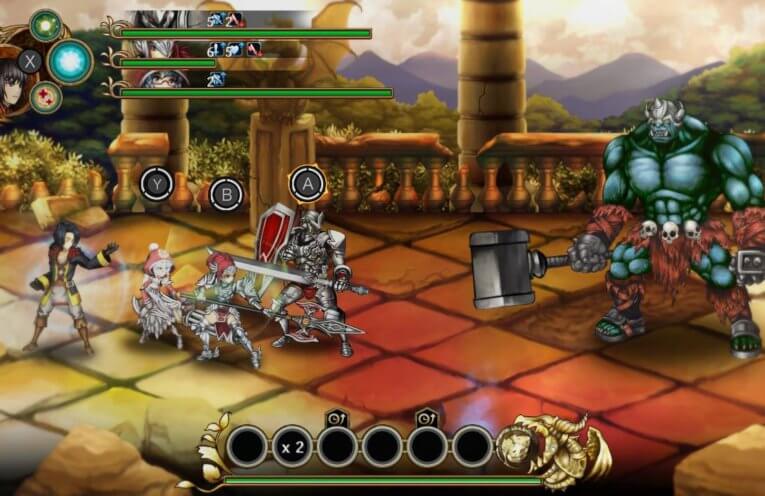Use the red cross healing orb
This screenshot has height=496, width=765.
click(x=45, y=97)
